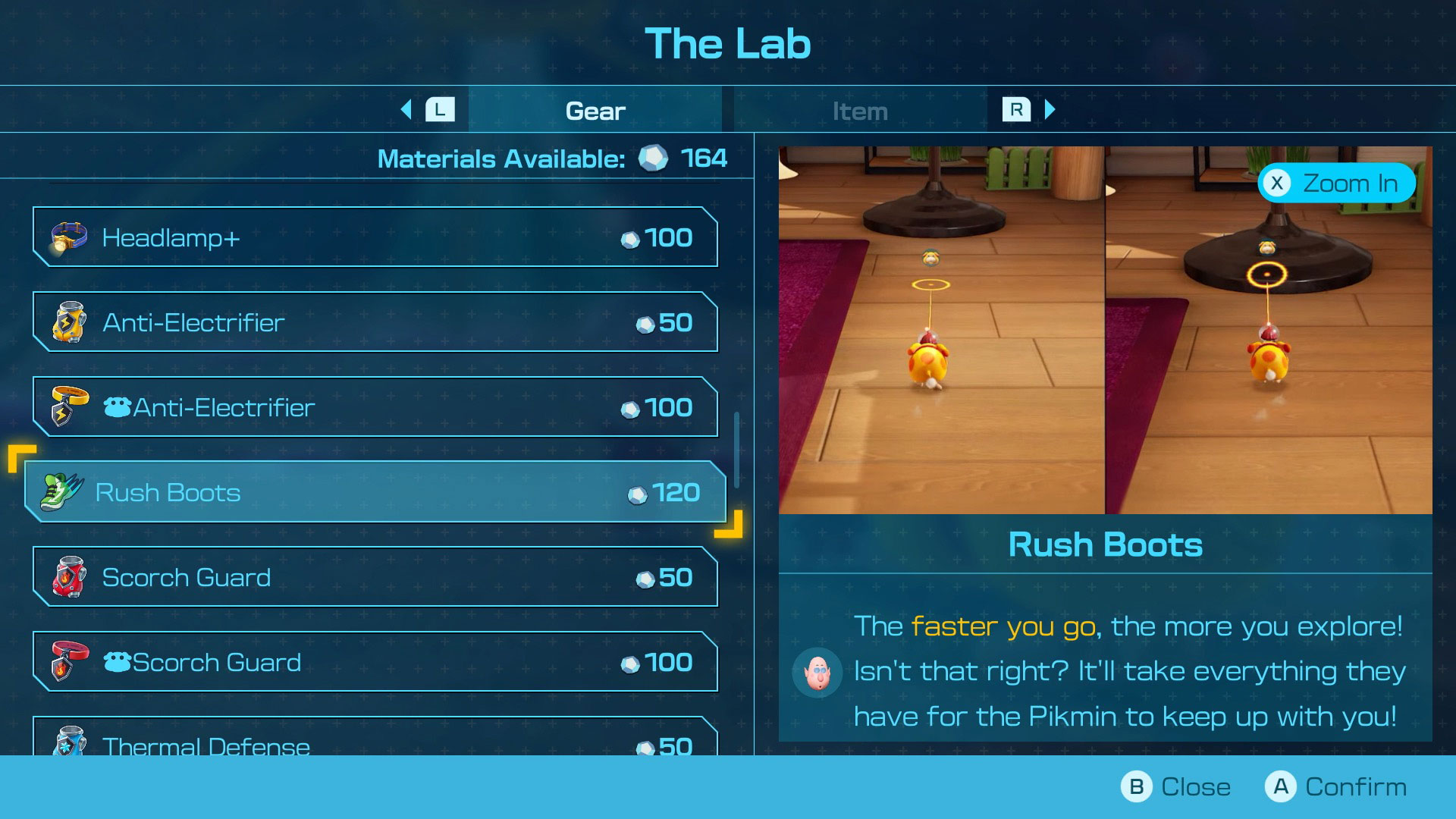Select the Headlamp+ gear entry
The height and width of the screenshot is (819, 1456).
tap(375, 237)
